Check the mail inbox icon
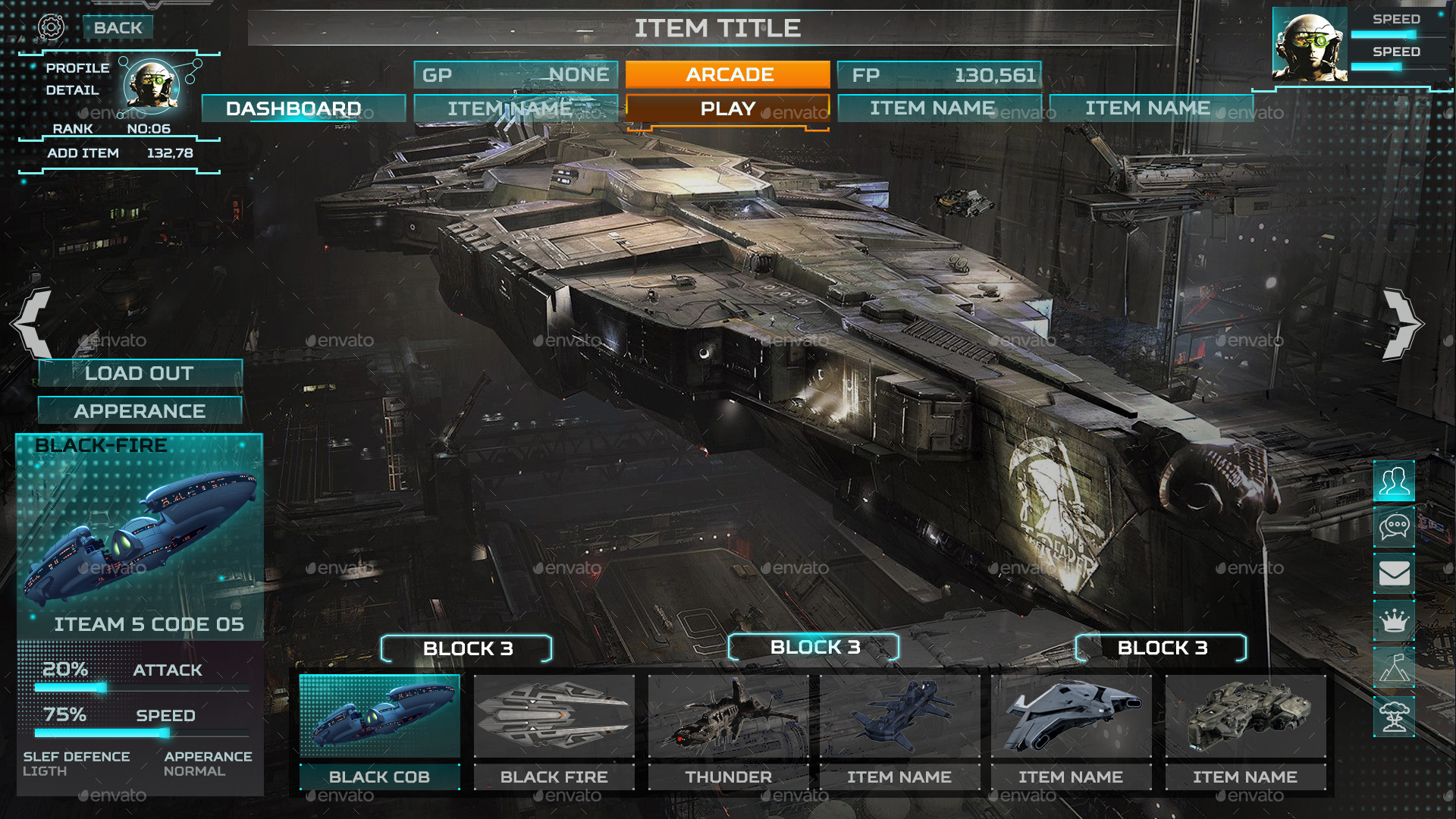This screenshot has height=819, width=1456. click(1394, 574)
